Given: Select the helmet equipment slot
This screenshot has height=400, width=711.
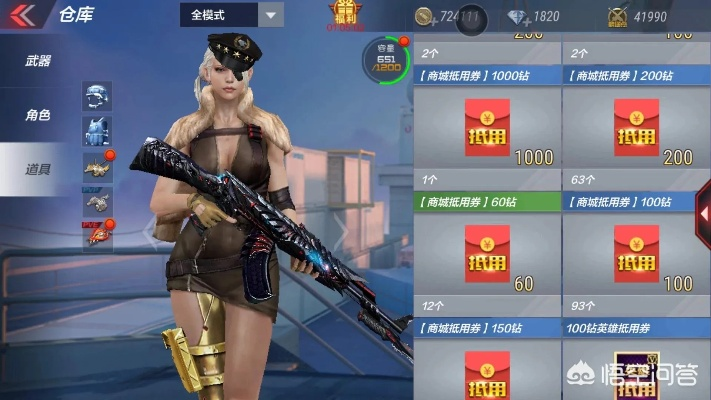Looking at the screenshot, I should tap(97, 96).
